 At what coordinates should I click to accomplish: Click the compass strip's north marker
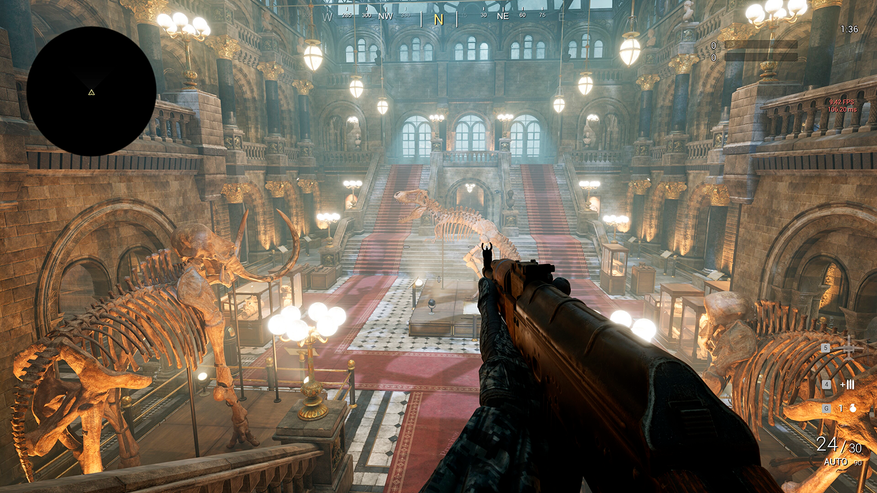click(x=439, y=19)
